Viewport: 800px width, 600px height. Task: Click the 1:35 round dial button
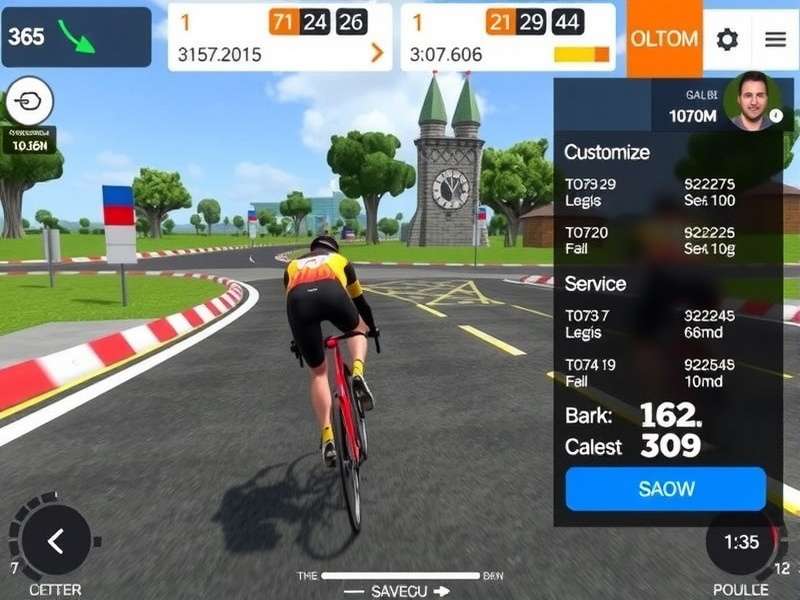click(742, 542)
